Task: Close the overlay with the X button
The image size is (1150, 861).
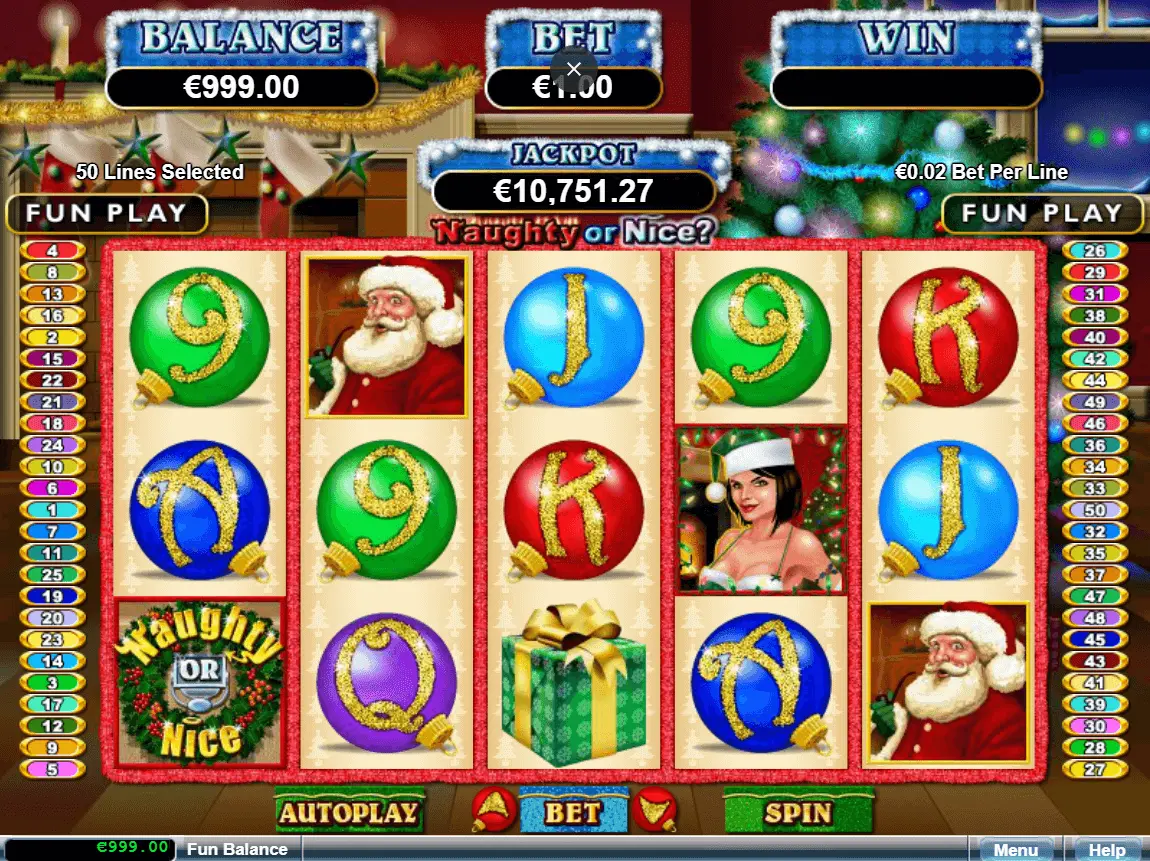Action: 573,70
